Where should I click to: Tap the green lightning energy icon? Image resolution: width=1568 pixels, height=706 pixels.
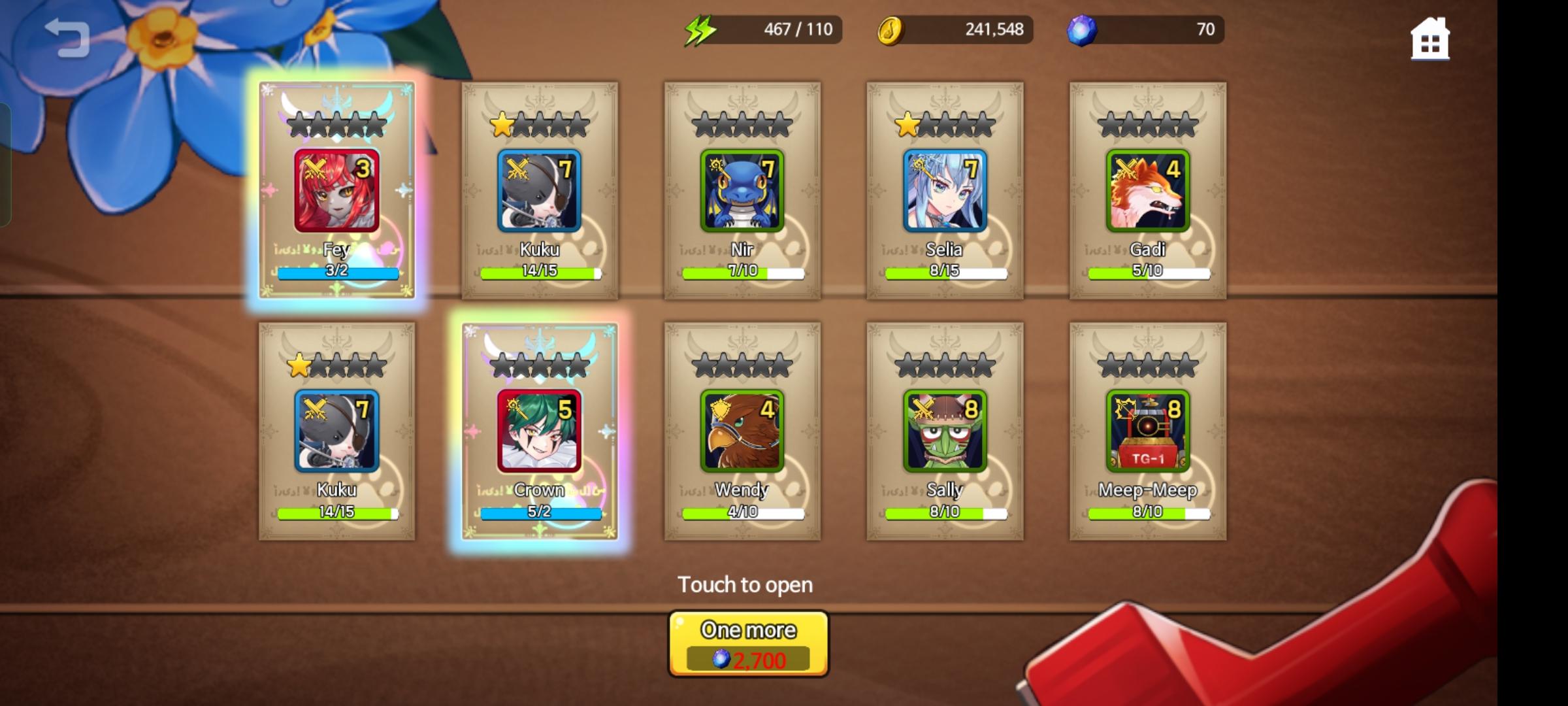(x=698, y=28)
